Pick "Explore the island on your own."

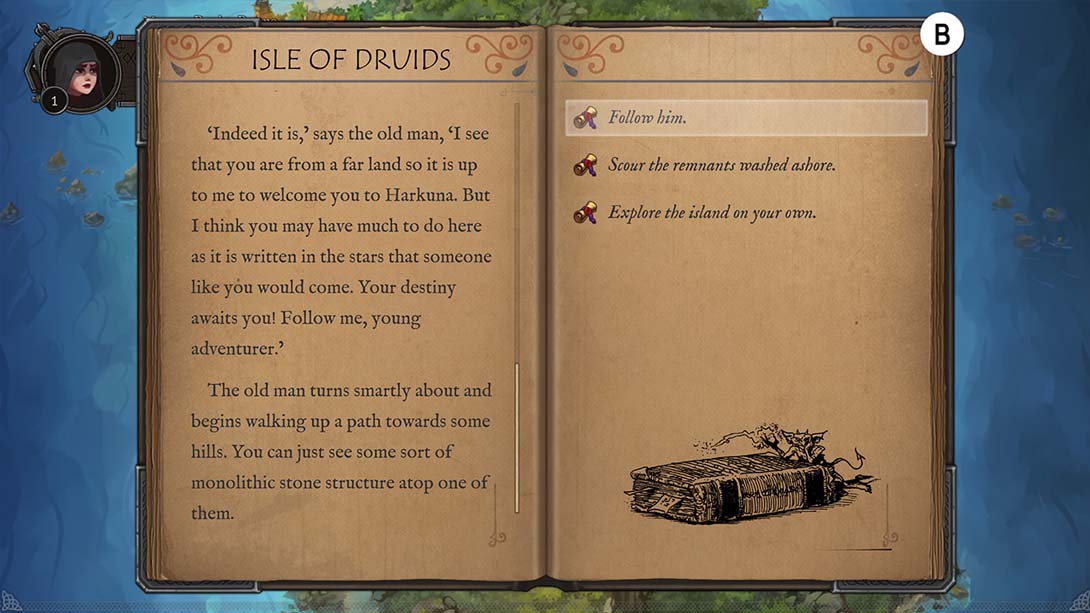pos(712,213)
